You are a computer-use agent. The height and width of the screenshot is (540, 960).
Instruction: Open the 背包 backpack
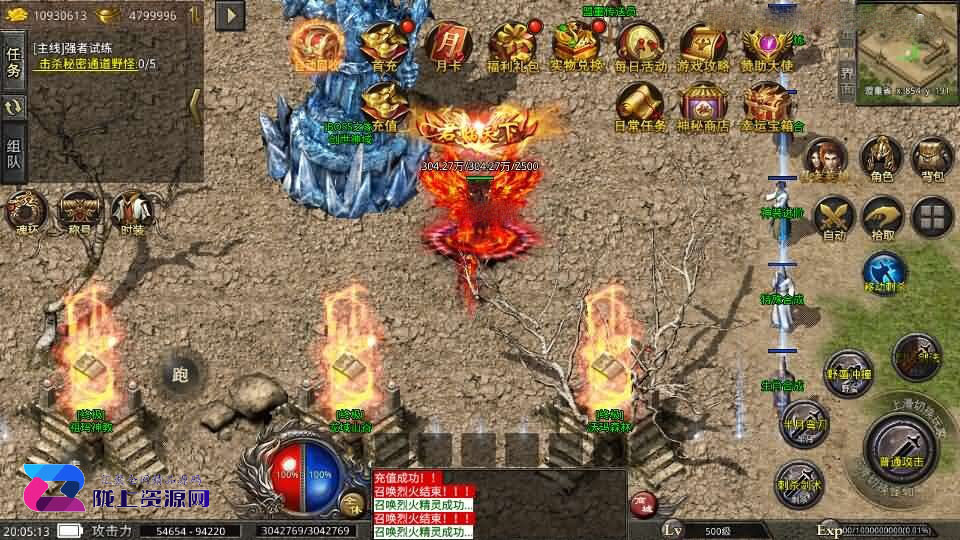click(x=932, y=159)
